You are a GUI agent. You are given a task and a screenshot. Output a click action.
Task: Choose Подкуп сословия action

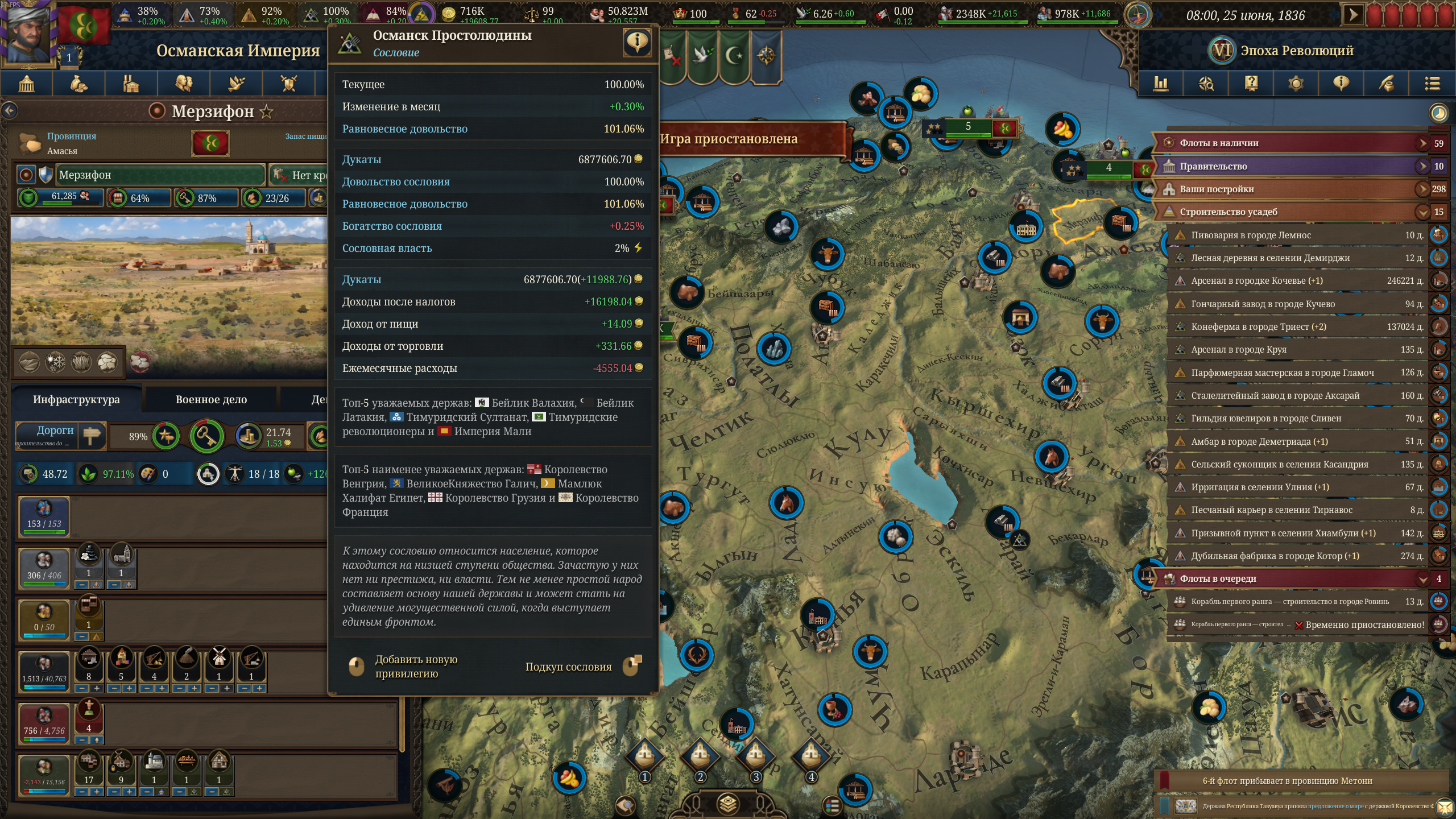[x=569, y=667]
